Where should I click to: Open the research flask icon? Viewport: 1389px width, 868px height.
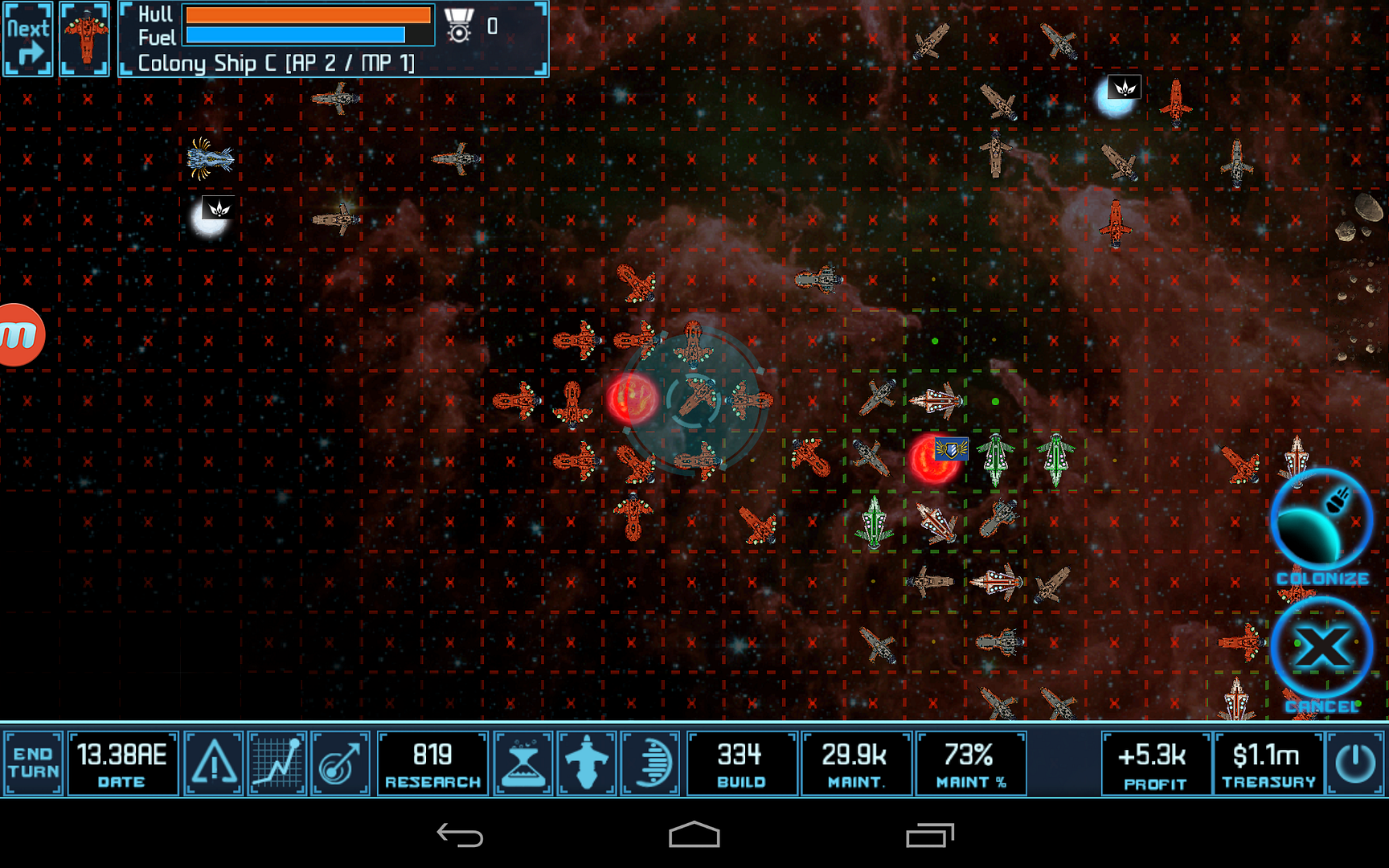pos(523,762)
